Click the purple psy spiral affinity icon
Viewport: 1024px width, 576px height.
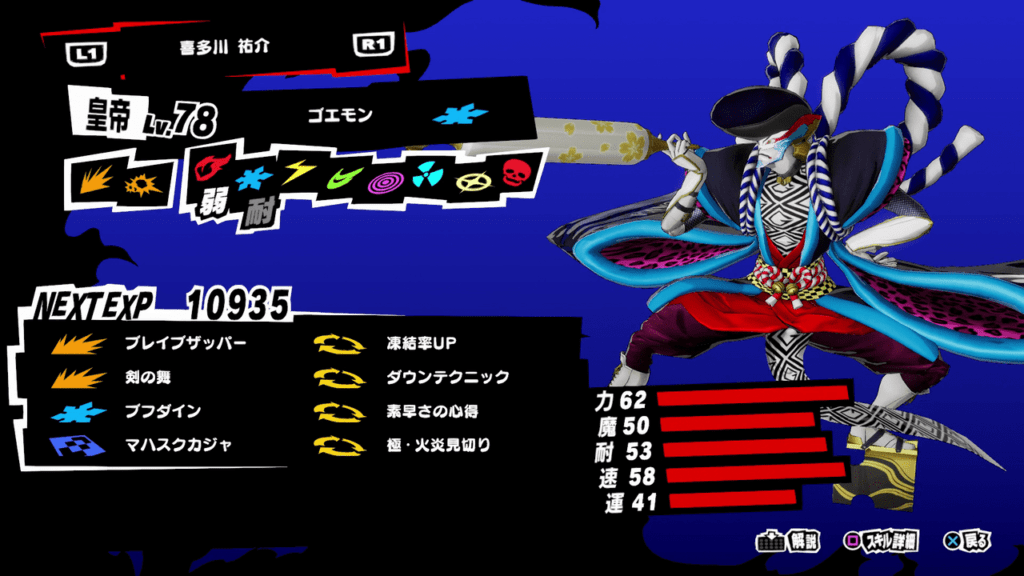point(383,181)
